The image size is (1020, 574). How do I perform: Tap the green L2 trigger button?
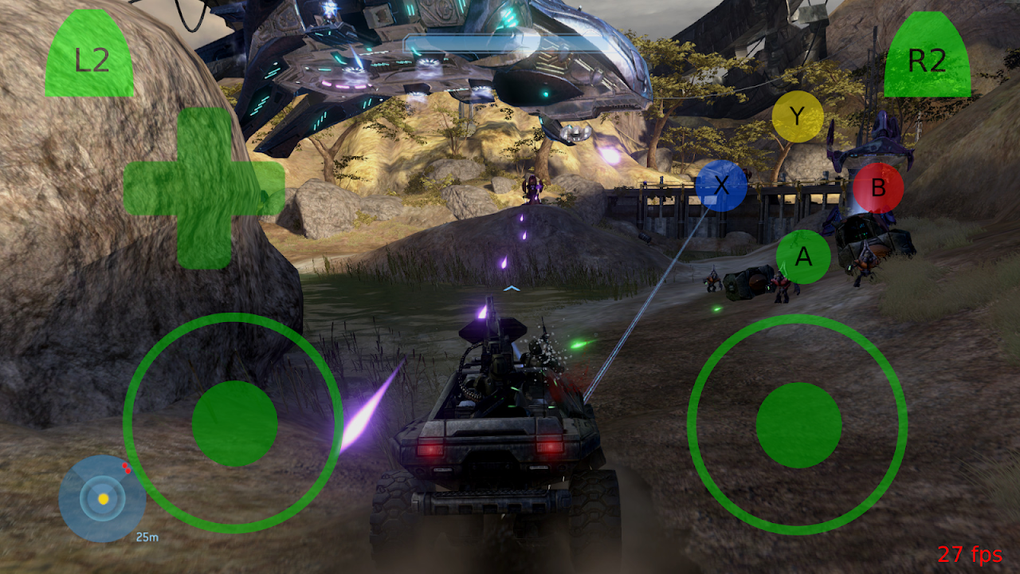90,57
